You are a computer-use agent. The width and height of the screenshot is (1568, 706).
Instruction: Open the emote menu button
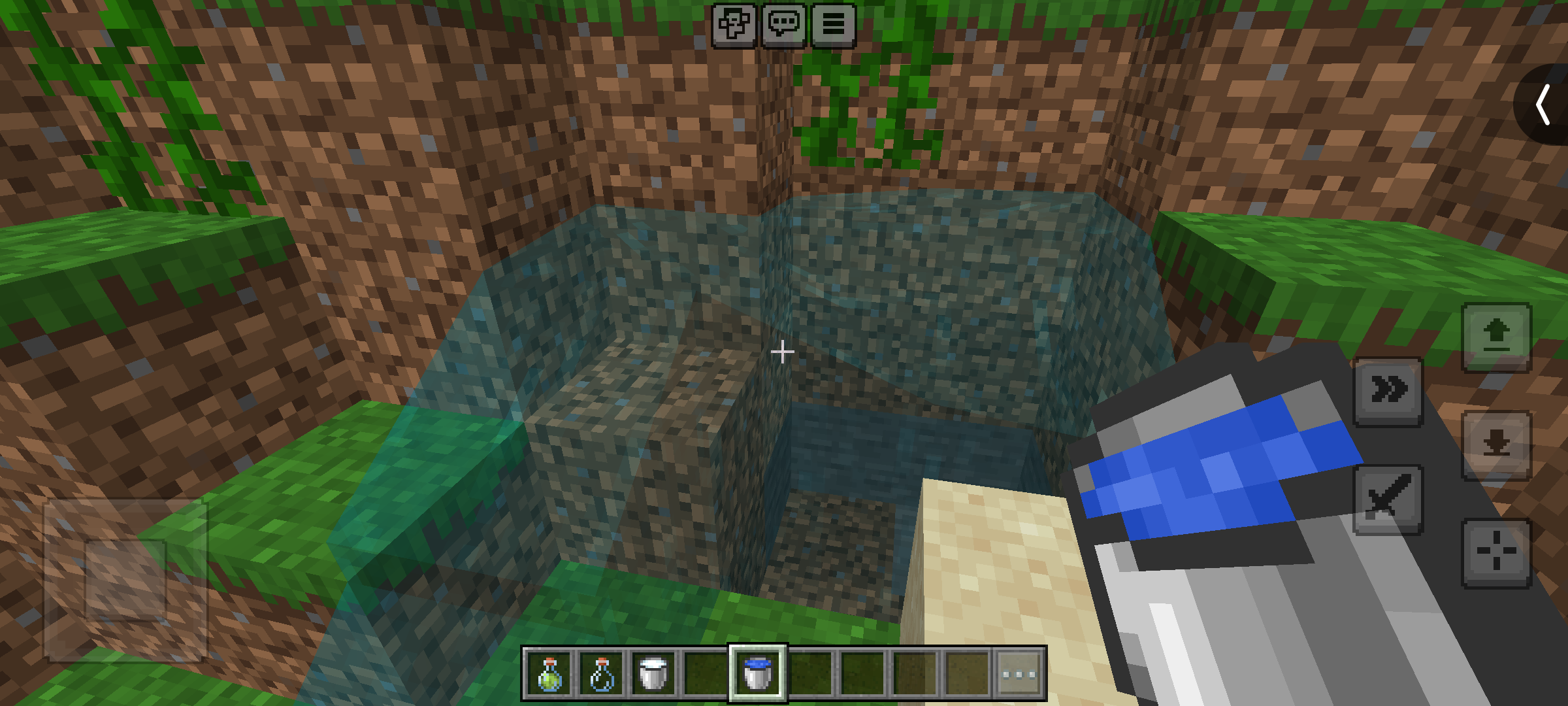pyautogui.click(x=734, y=25)
